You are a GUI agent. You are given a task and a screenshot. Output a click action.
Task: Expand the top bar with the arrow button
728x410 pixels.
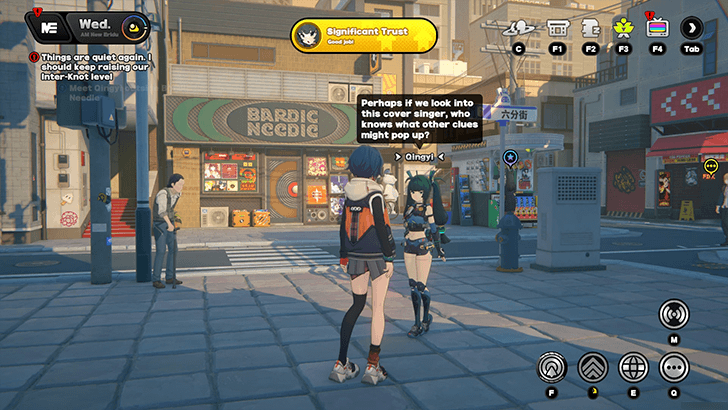[692, 28]
